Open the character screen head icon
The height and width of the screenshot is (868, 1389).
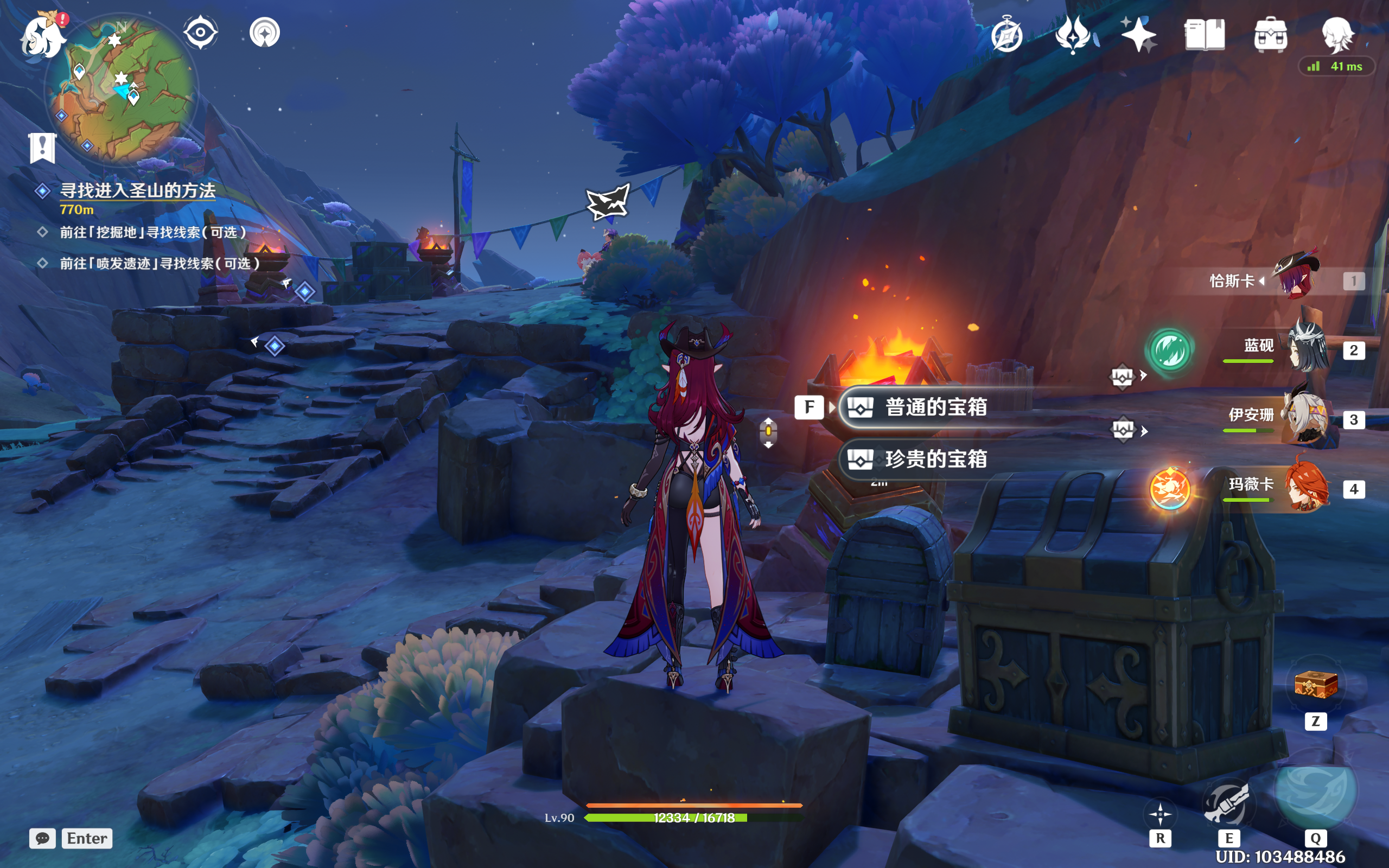pyautogui.click(x=1337, y=34)
